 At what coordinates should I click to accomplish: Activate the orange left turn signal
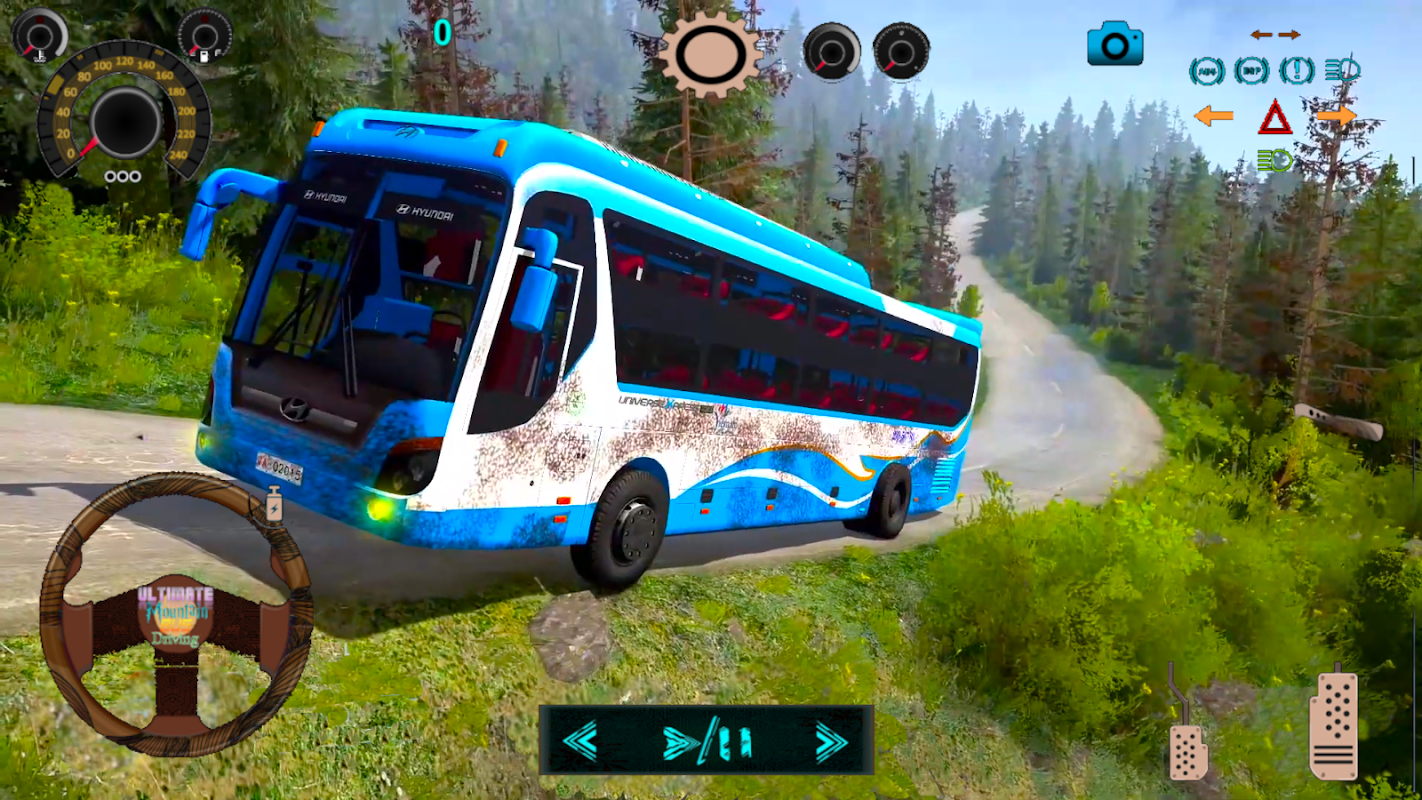[x=1213, y=116]
